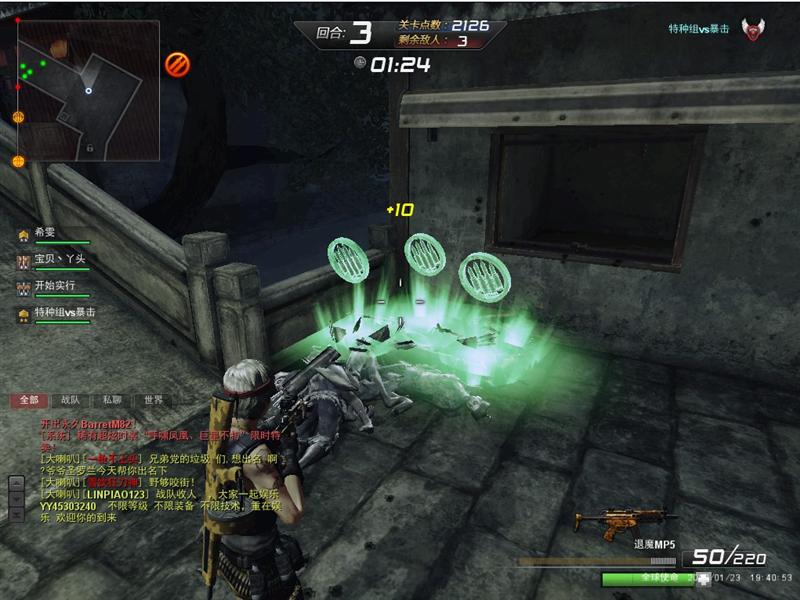800x600 pixels.
Task: Select the 私聊 chat tab
Action: (111, 400)
